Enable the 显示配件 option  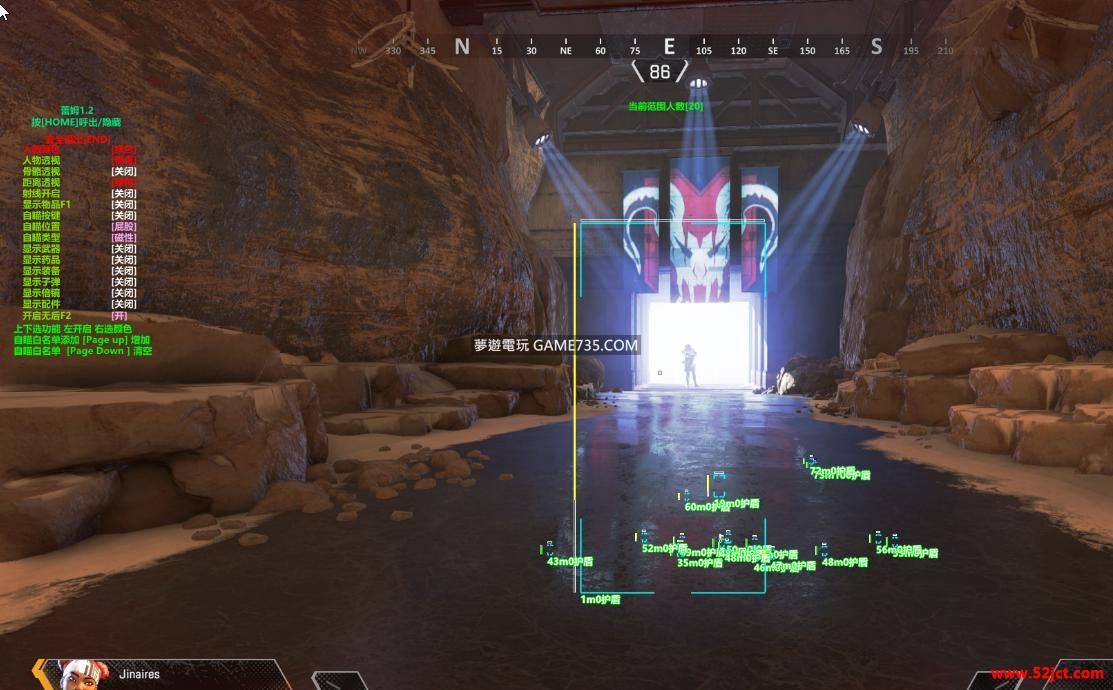point(41,303)
